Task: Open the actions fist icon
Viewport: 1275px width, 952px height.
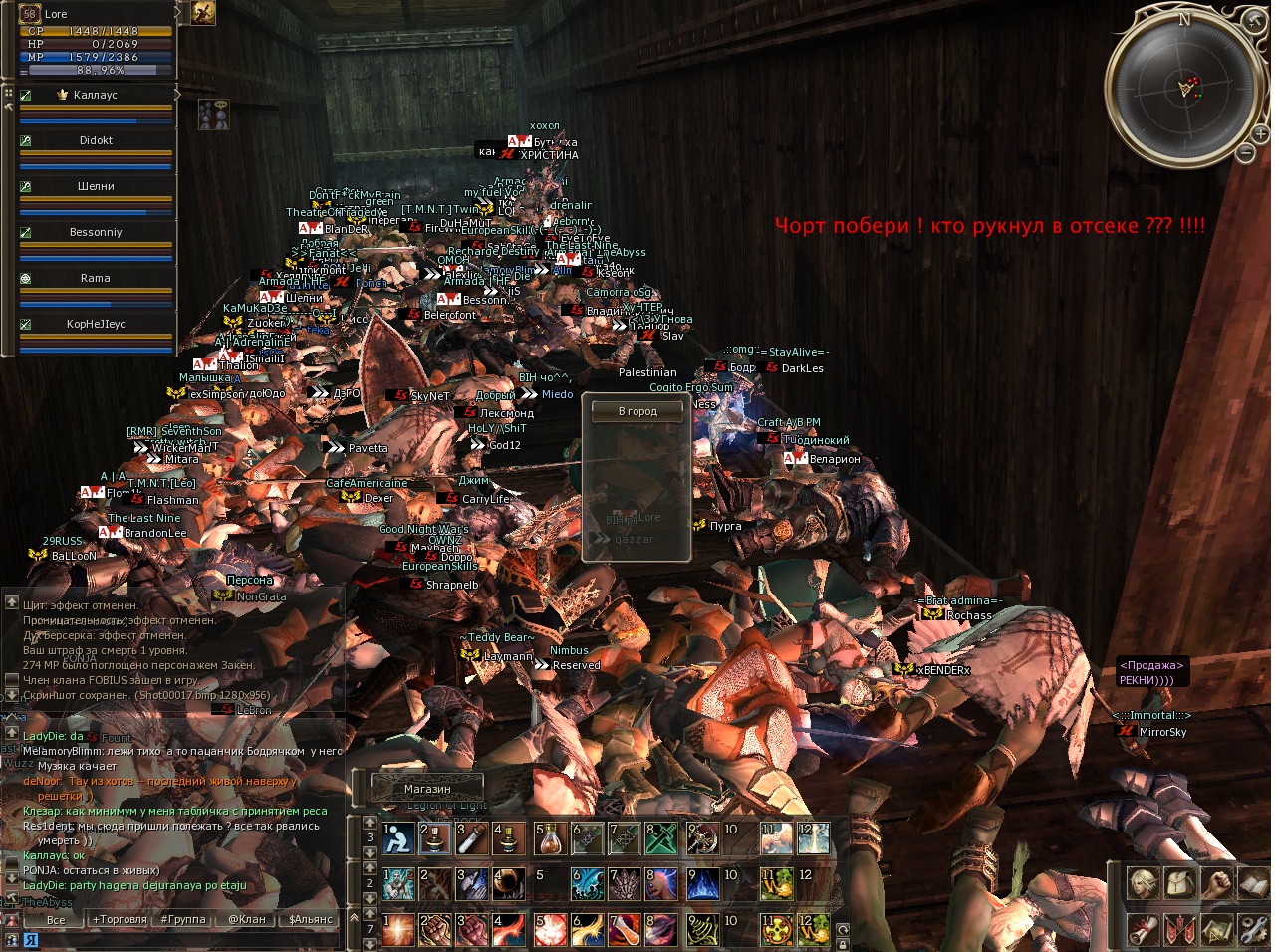Action: (1216, 883)
